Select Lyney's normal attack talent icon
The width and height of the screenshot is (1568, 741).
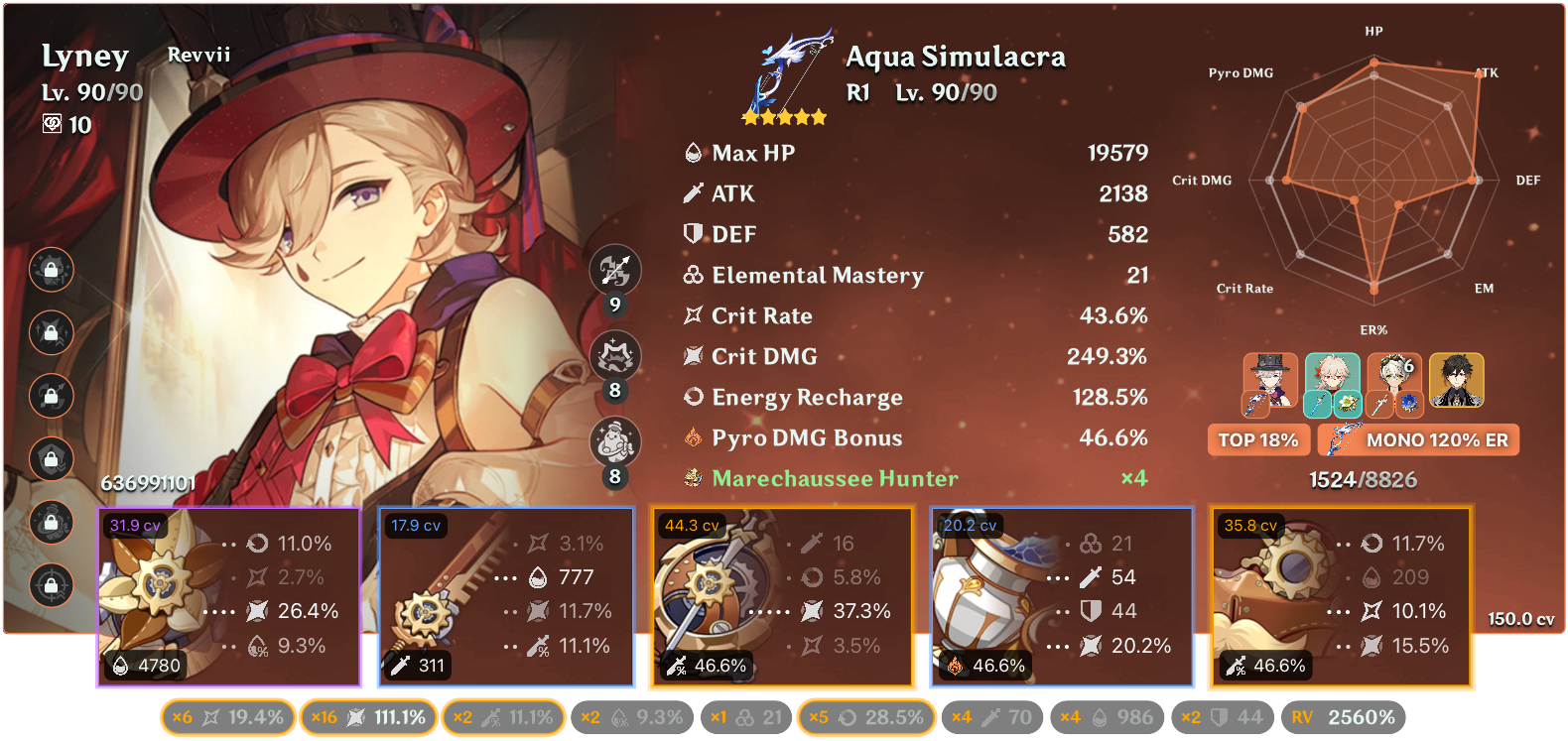coord(617,270)
